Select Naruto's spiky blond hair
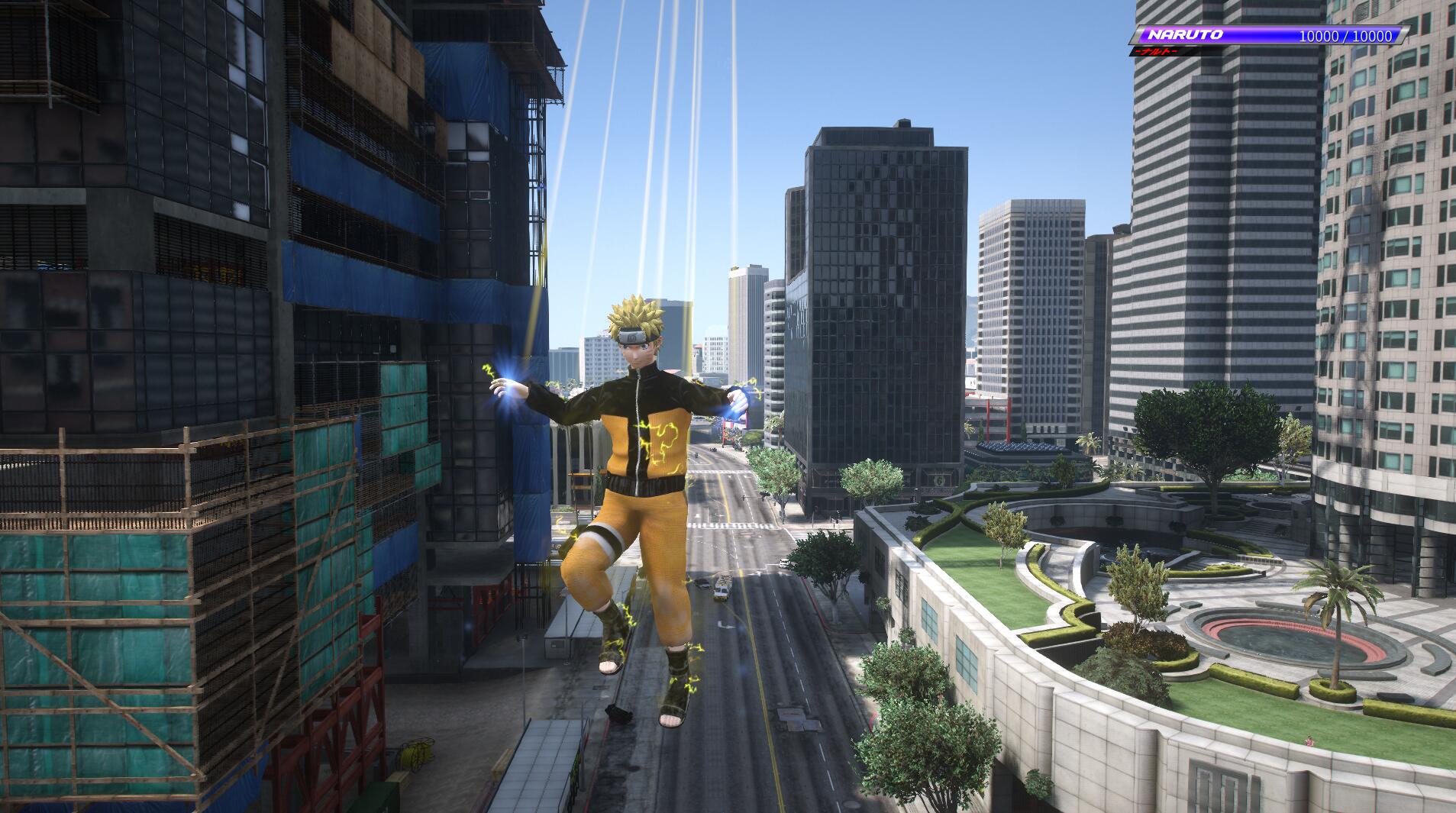The width and height of the screenshot is (1456, 813). 635,309
